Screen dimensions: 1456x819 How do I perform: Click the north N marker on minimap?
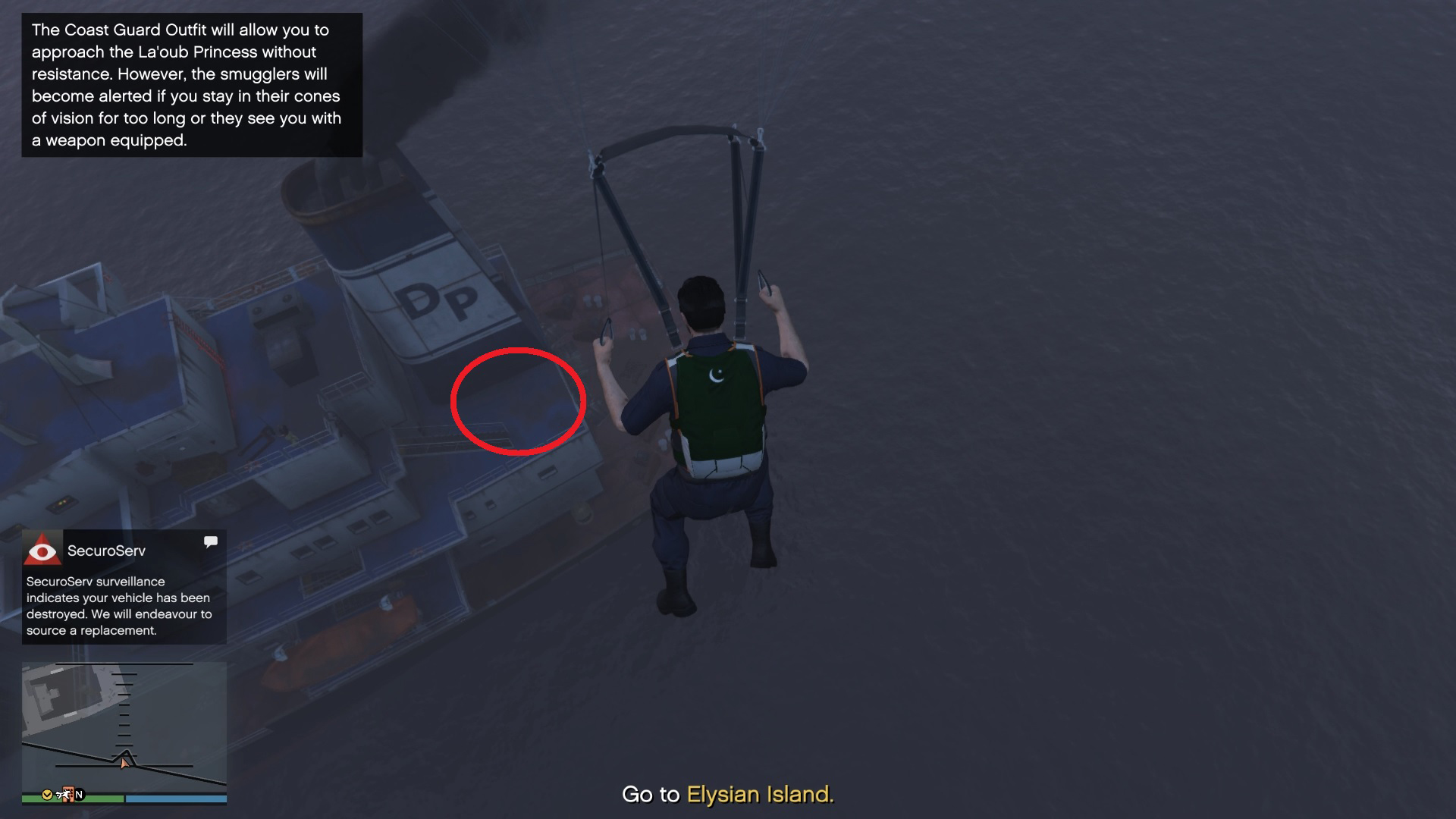pyautogui.click(x=79, y=794)
